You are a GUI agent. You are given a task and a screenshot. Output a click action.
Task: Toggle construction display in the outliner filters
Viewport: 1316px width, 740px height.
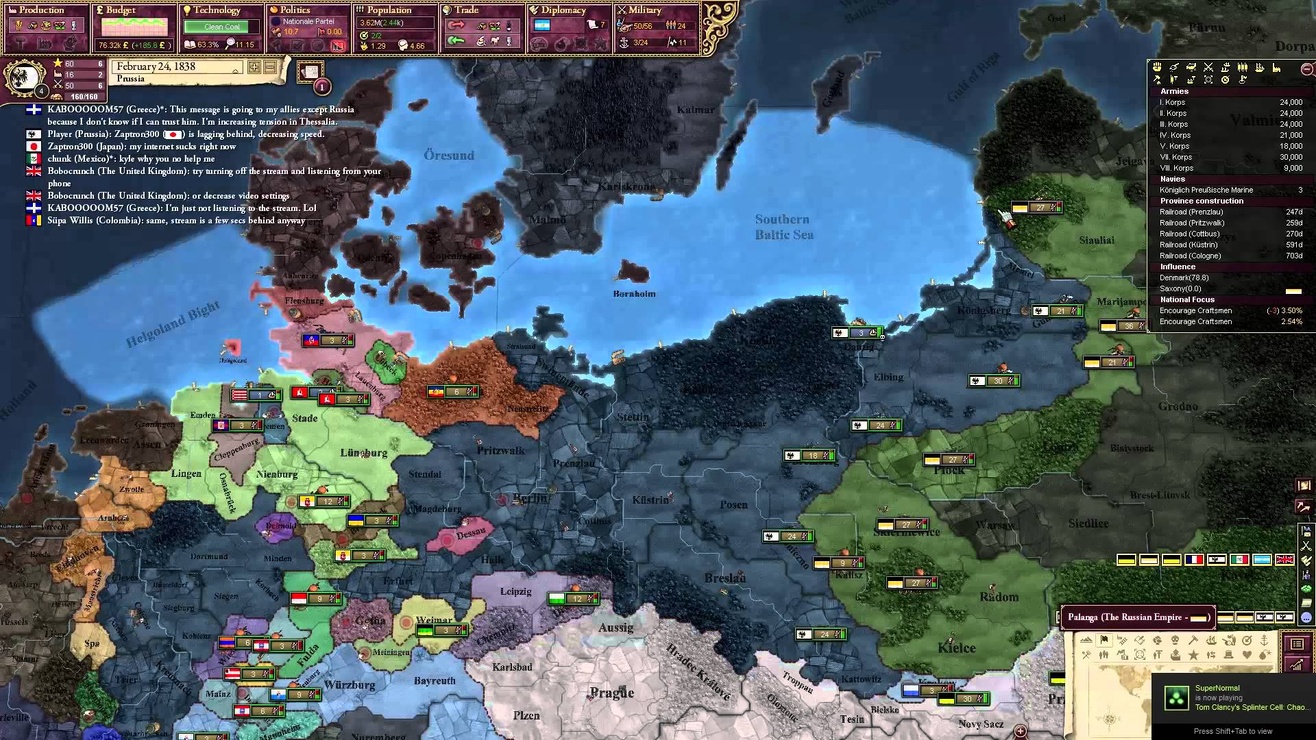click(1277, 69)
